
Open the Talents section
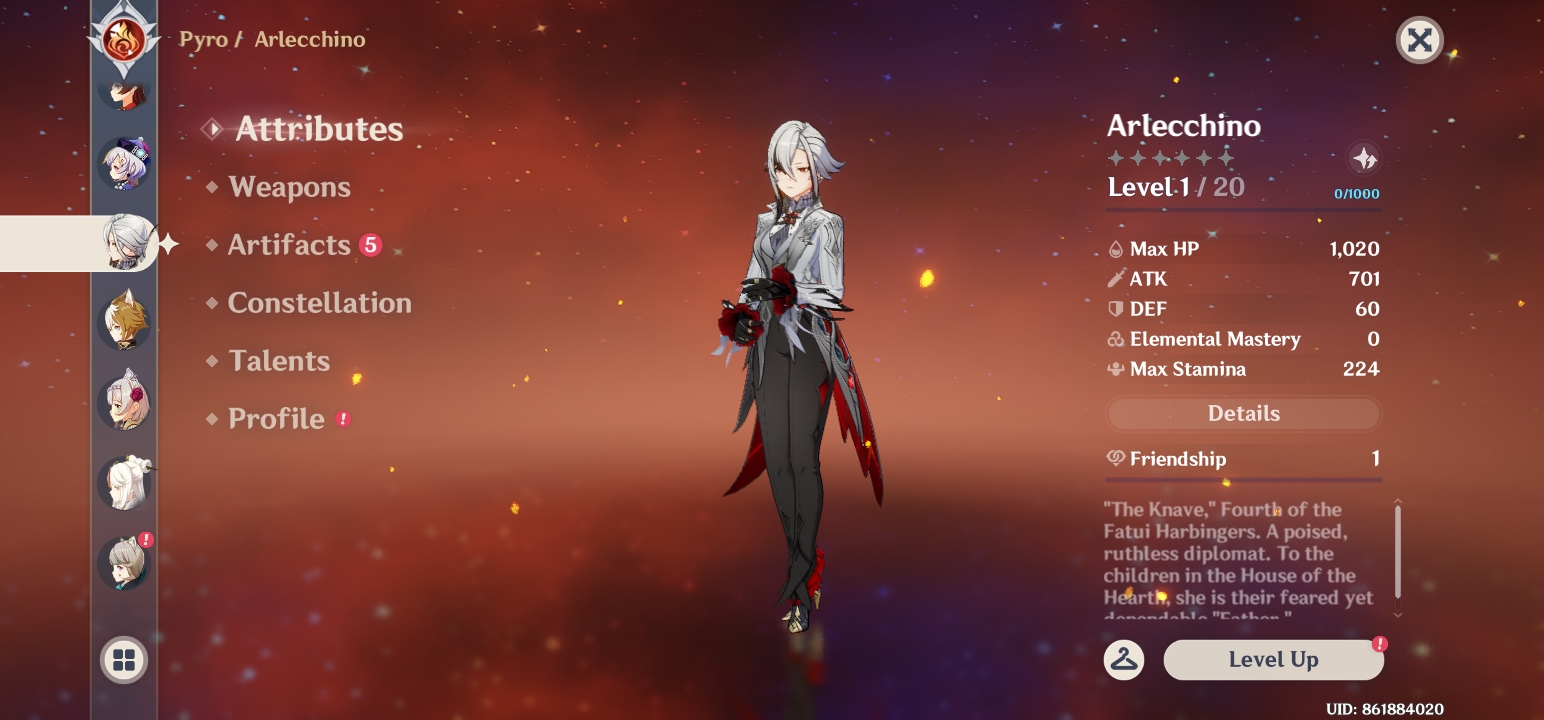click(x=279, y=361)
